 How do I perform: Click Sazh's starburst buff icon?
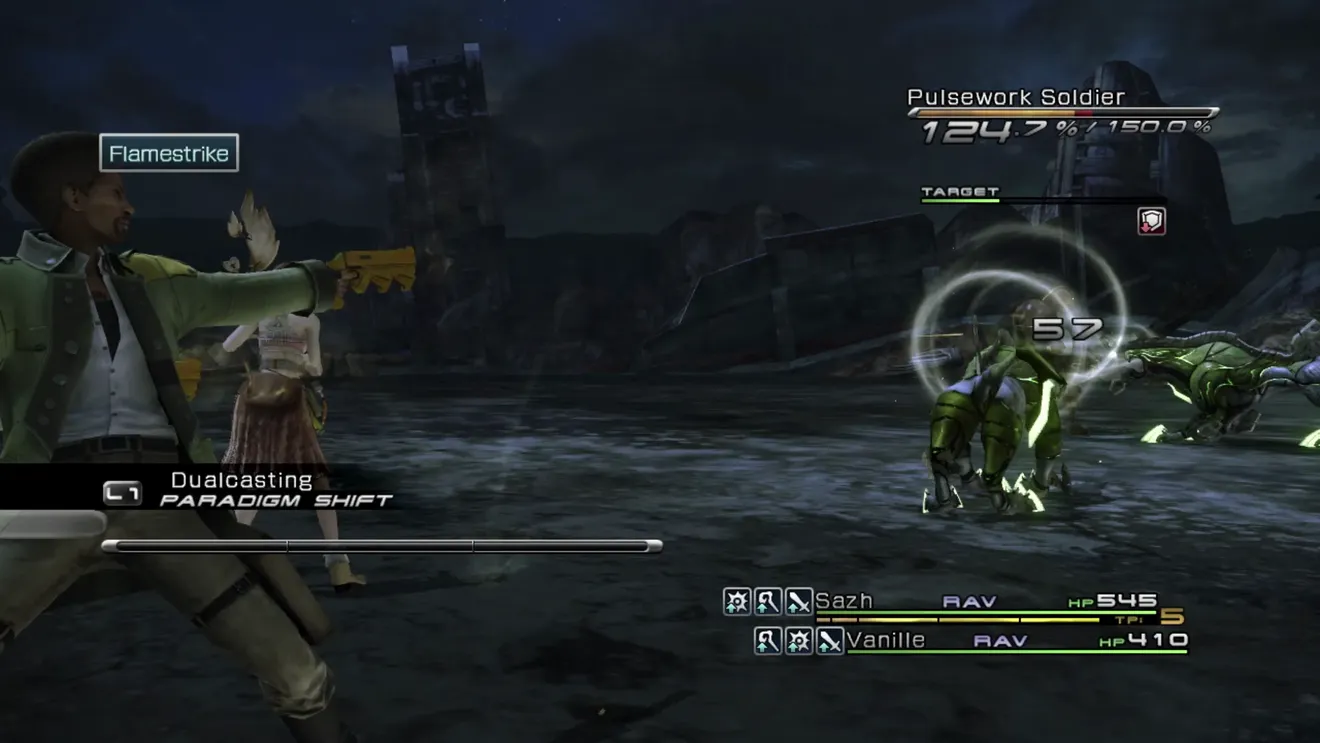point(737,601)
